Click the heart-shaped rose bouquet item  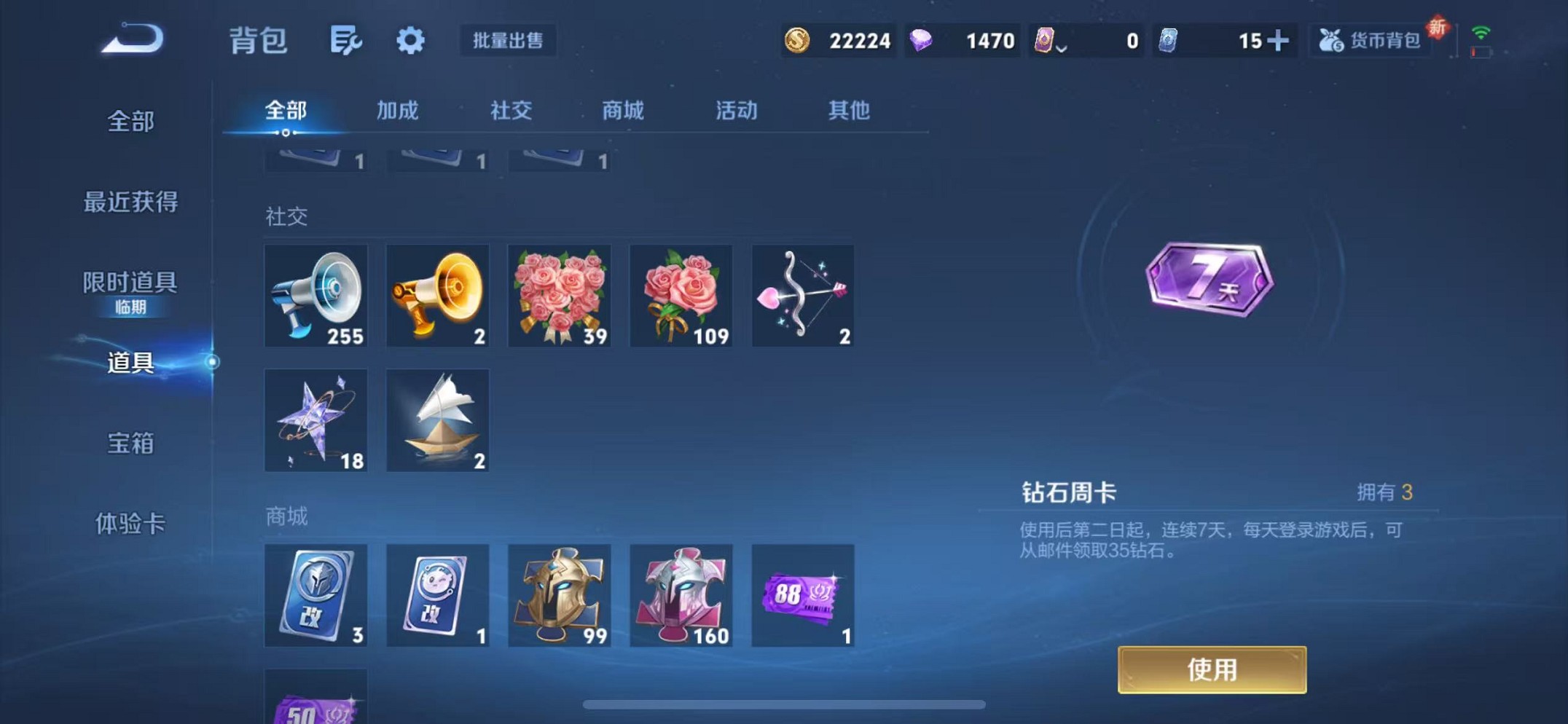pos(559,296)
